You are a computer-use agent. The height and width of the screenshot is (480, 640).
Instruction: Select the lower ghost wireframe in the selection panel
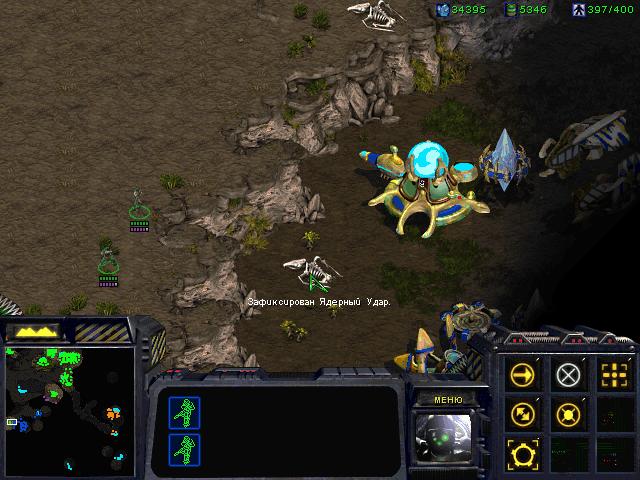pyautogui.click(x=185, y=448)
